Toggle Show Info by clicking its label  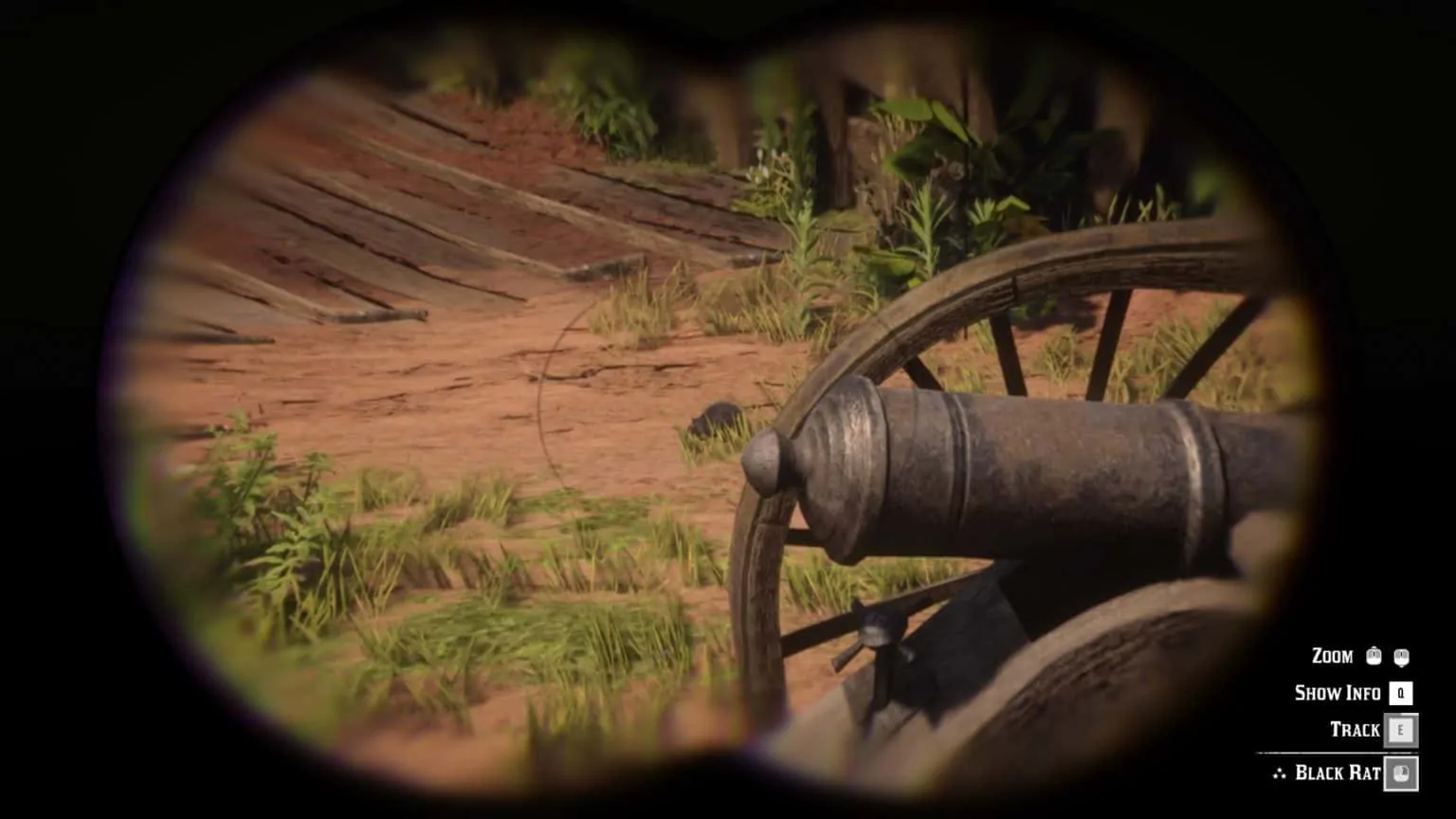(x=1338, y=693)
